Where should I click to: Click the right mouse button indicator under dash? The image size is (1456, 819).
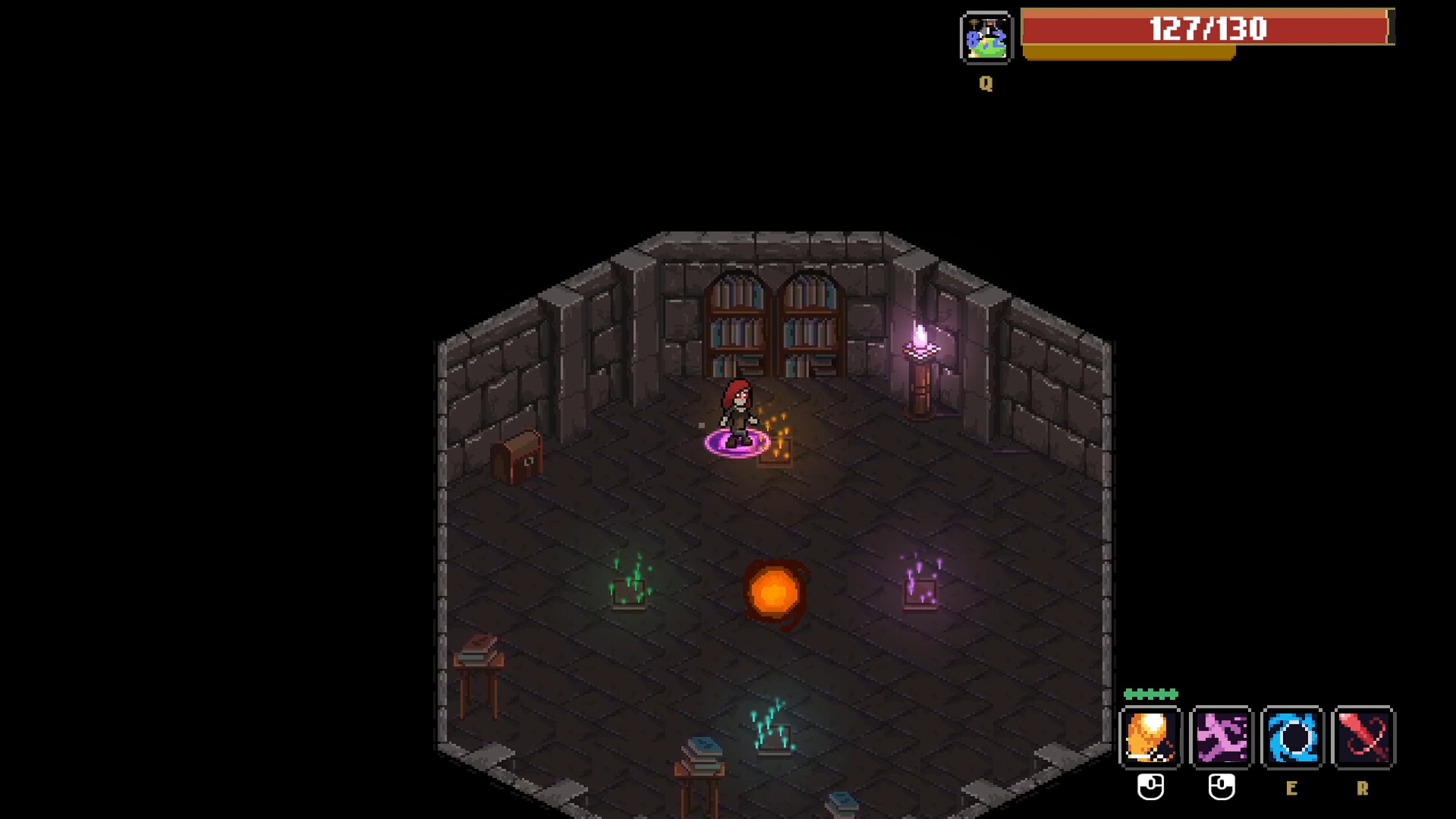1220,787
